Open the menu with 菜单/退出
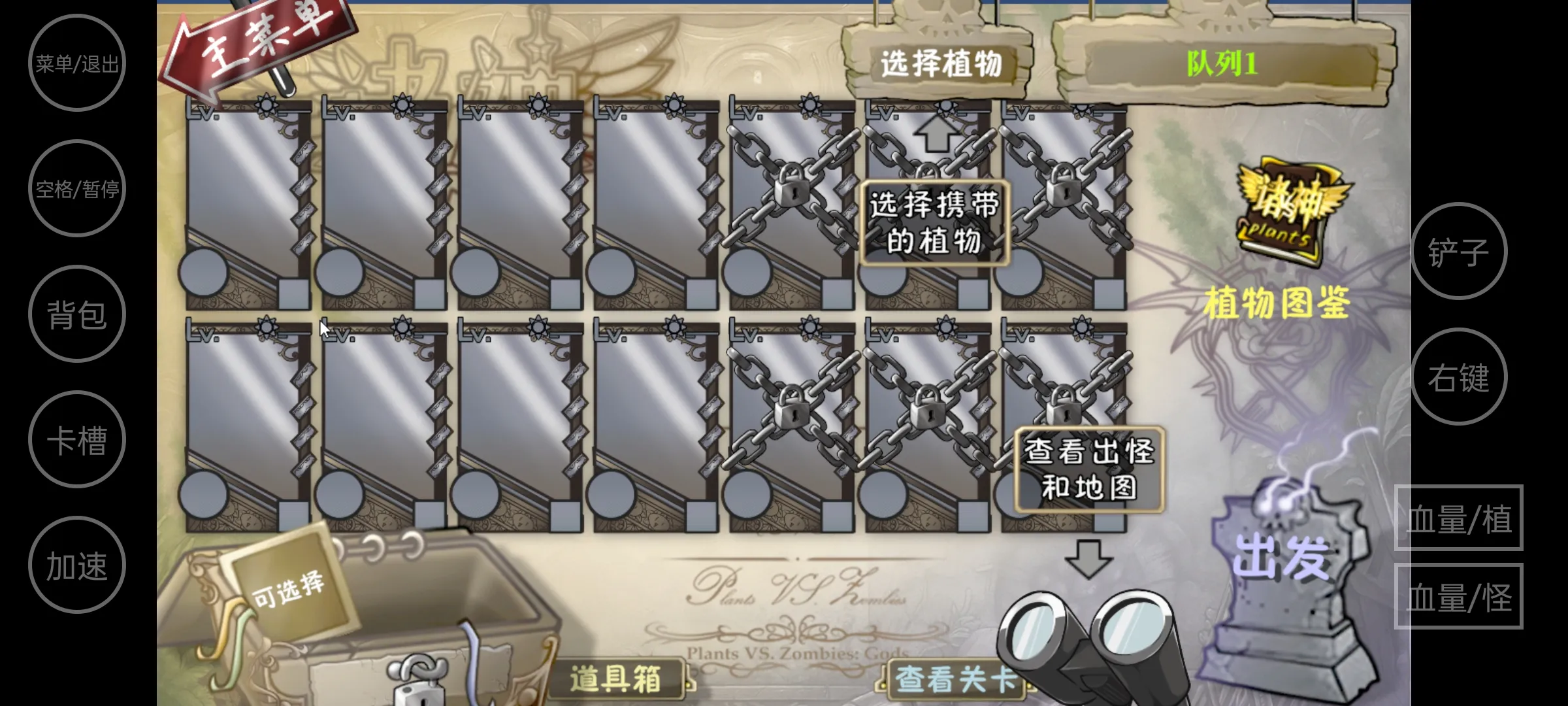This screenshot has width=1568, height=706. pyautogui.click(x=76, y=63)
